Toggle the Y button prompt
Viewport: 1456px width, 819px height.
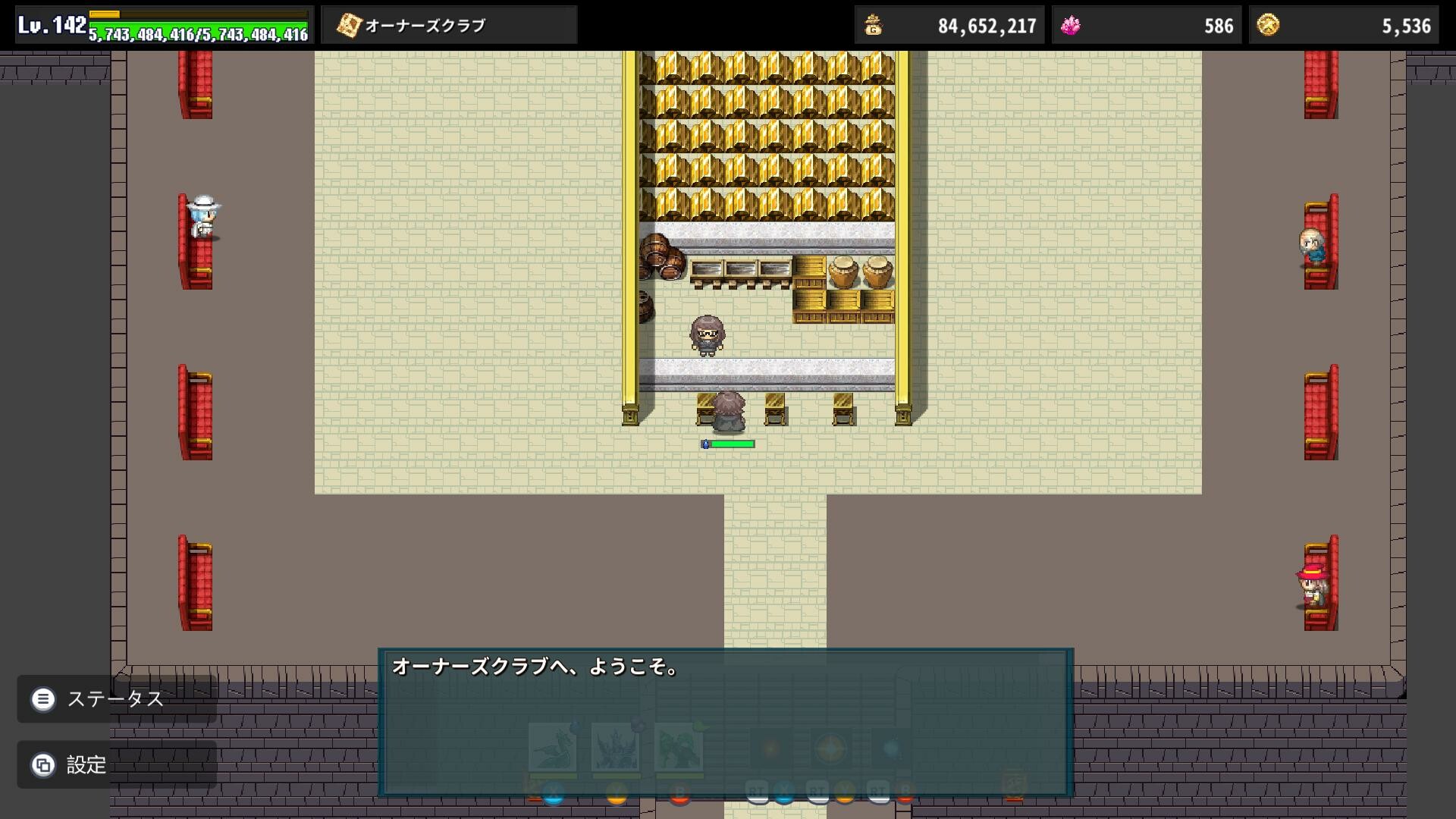tap(616, 792)
